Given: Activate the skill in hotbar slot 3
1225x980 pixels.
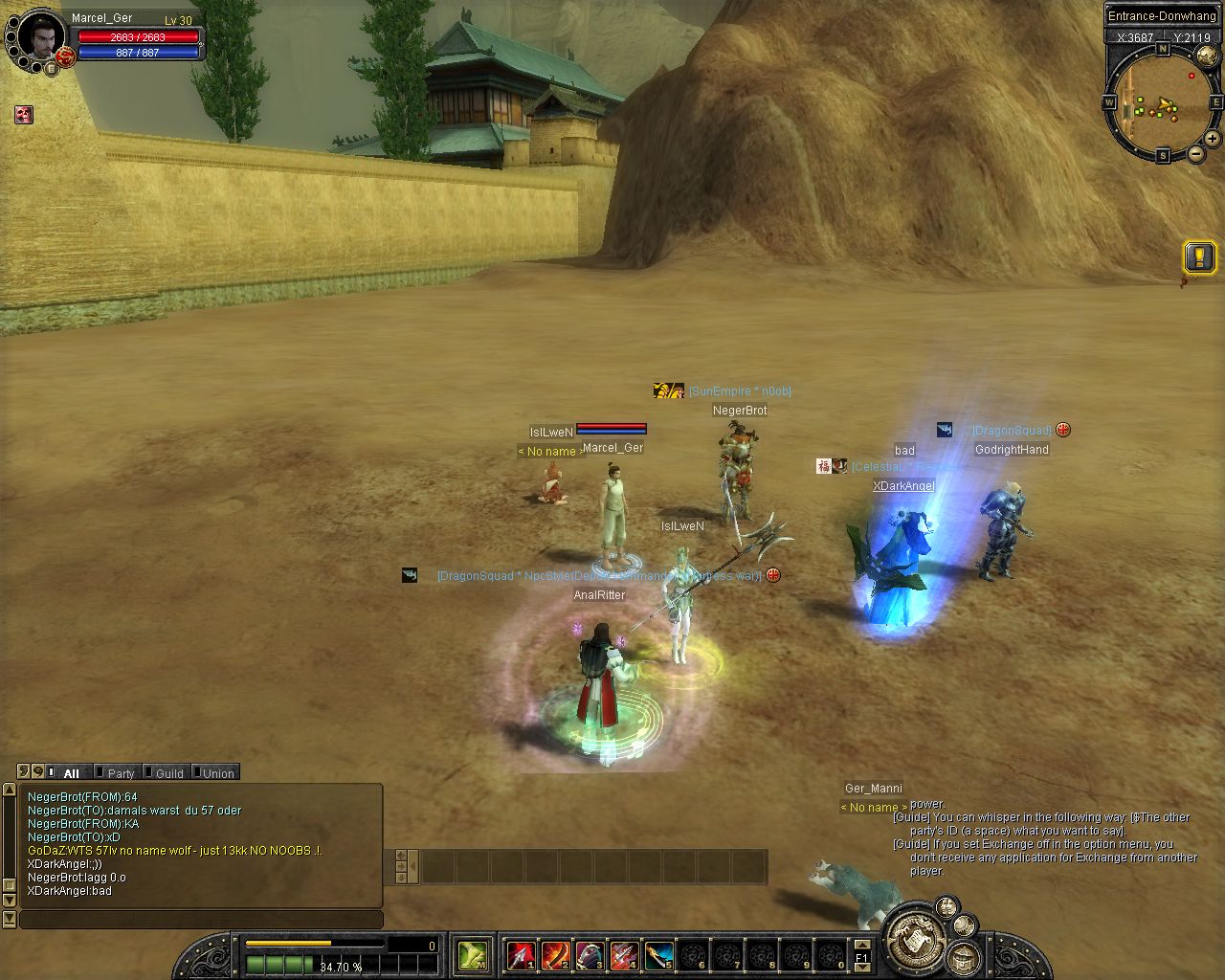Looking at the screenshot, I should [x=590, y=954].
